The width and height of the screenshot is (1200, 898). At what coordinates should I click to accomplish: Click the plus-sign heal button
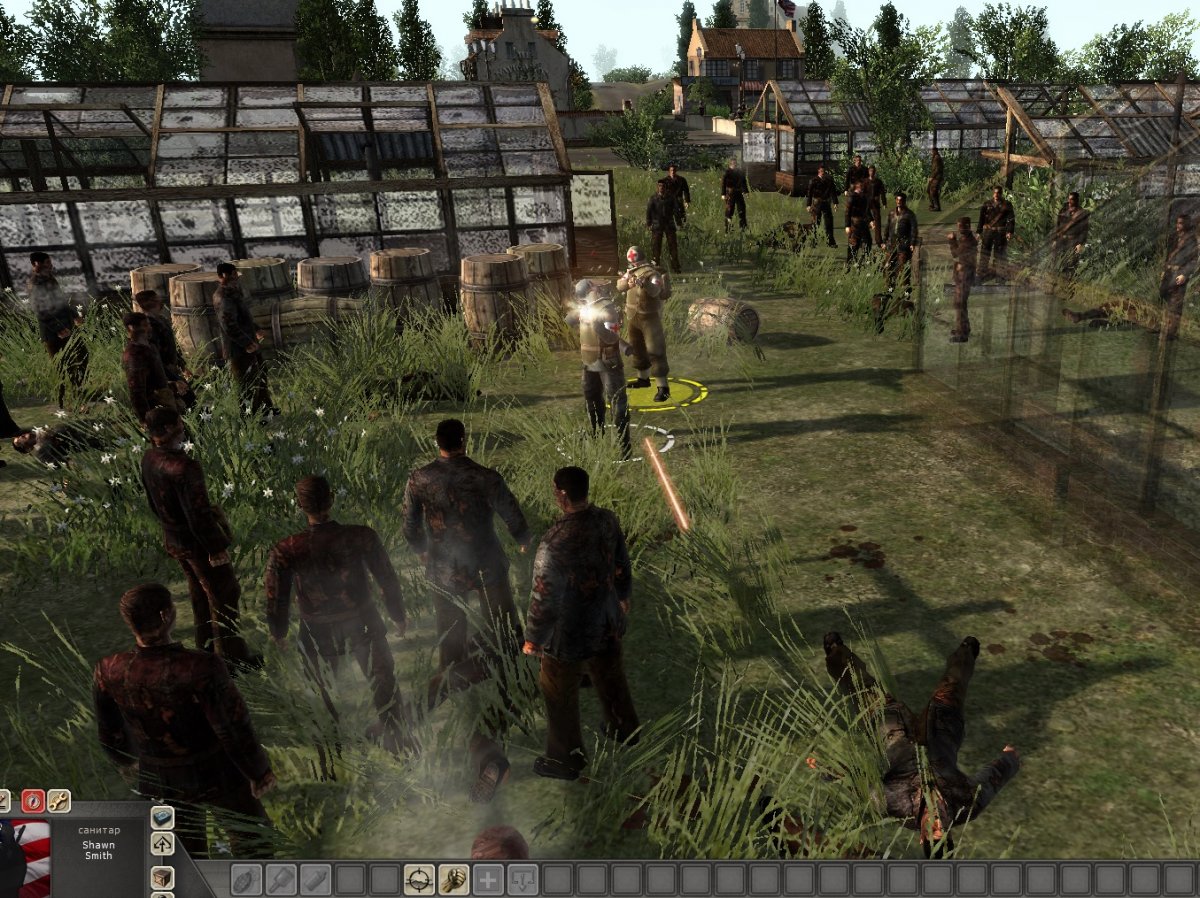pos(488,879)
